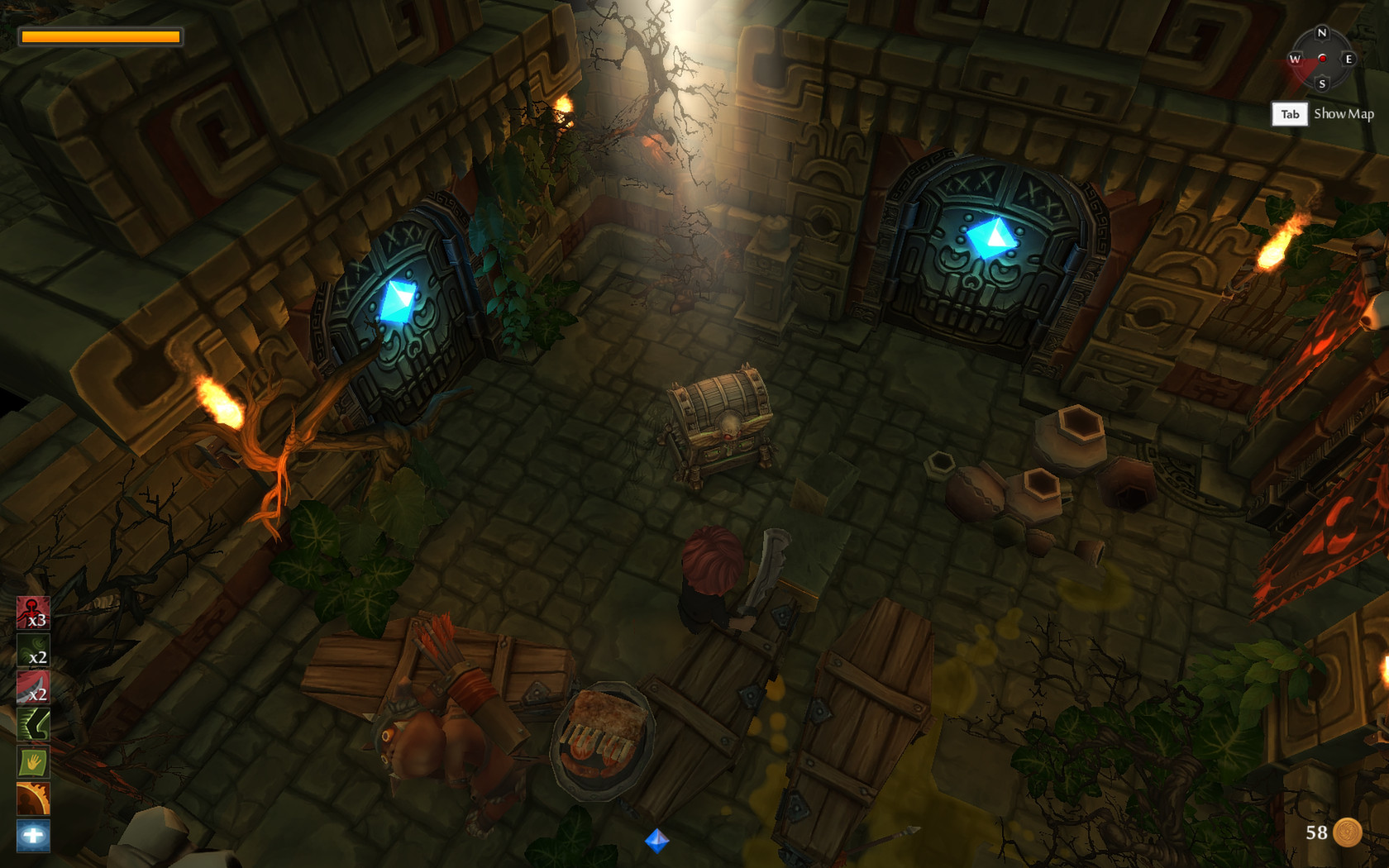Select the orange gear silhouette ability icon
Image resolution: width=1389 pixels, height=868 pixels.
click(31, 799)
